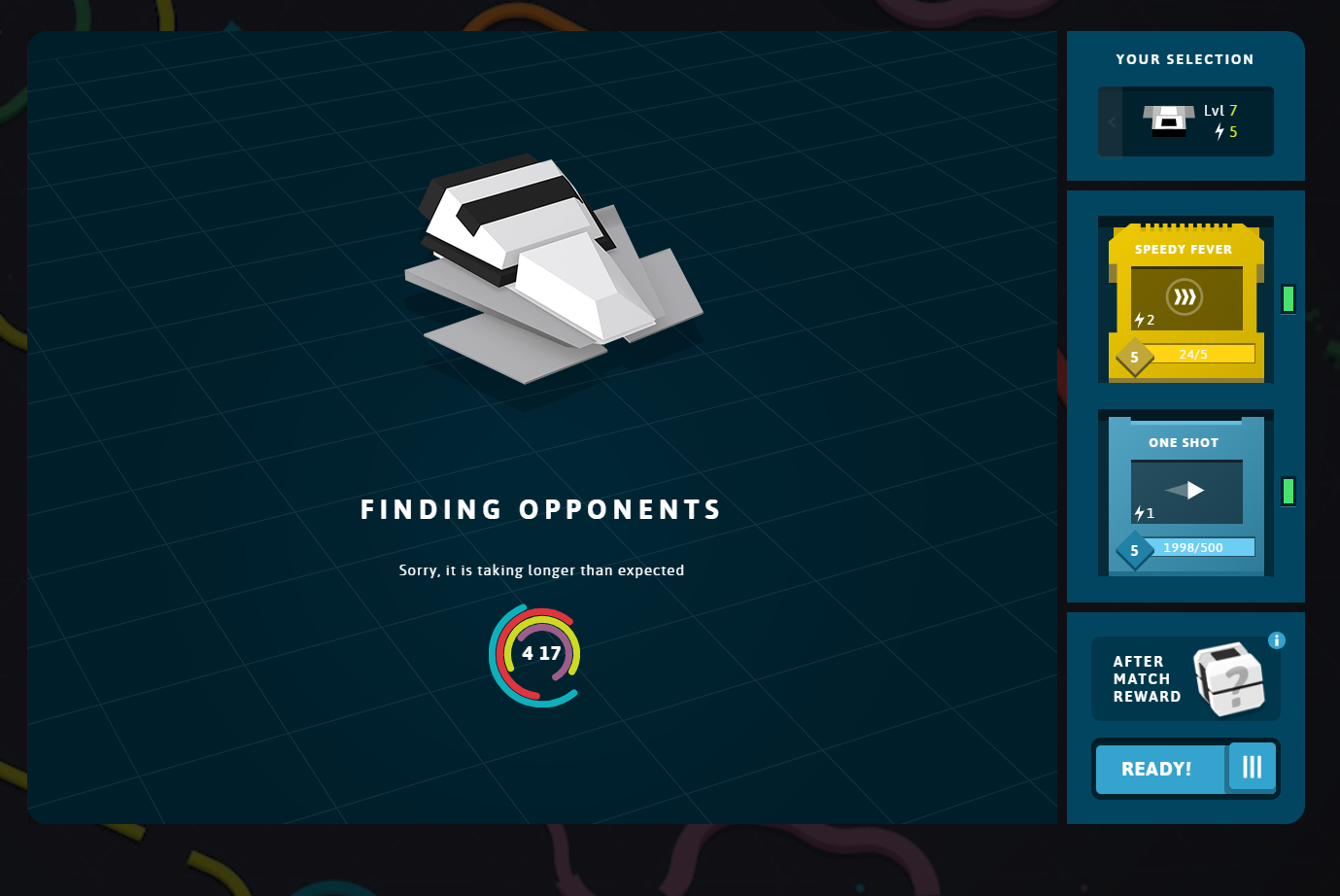Enable the toggle beside Speedy Fever card
Screen dimensions: 1340x896
(x=1288, y=299)
